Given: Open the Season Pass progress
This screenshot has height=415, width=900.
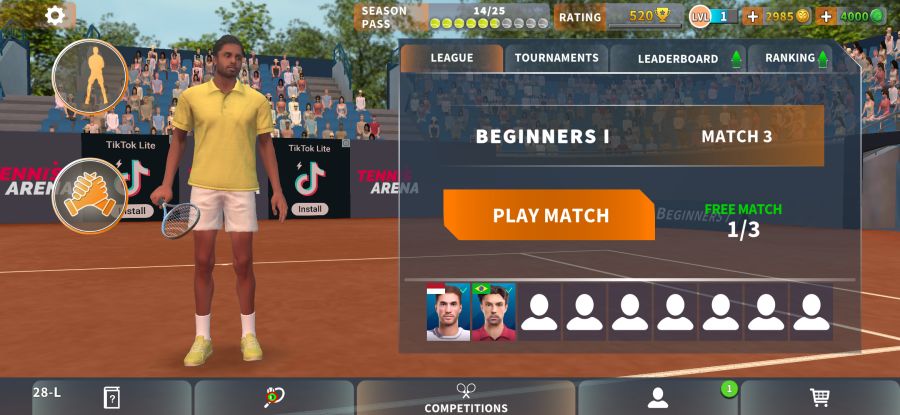Looking at the screenshot, I should (455, 17).
